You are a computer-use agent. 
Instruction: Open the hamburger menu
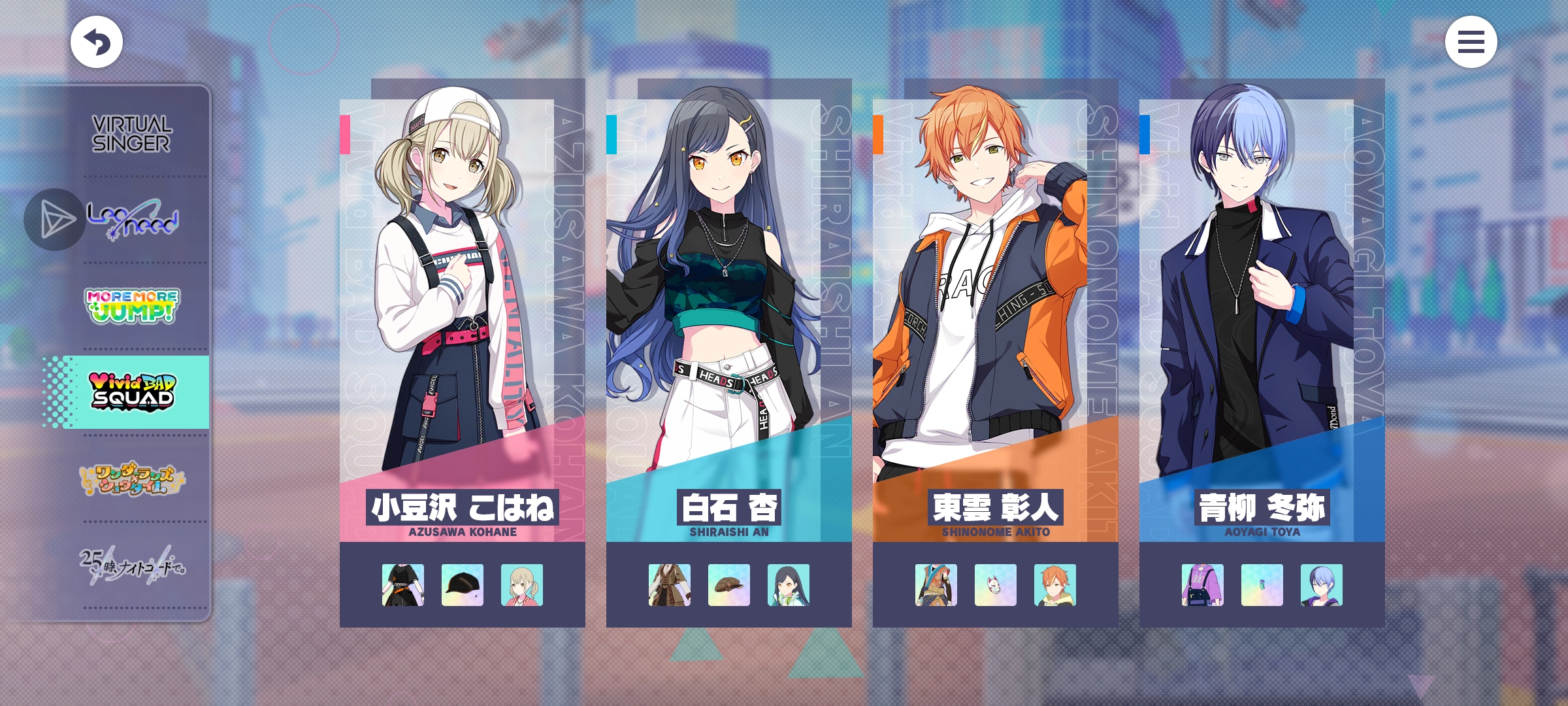pos(1471,42)
